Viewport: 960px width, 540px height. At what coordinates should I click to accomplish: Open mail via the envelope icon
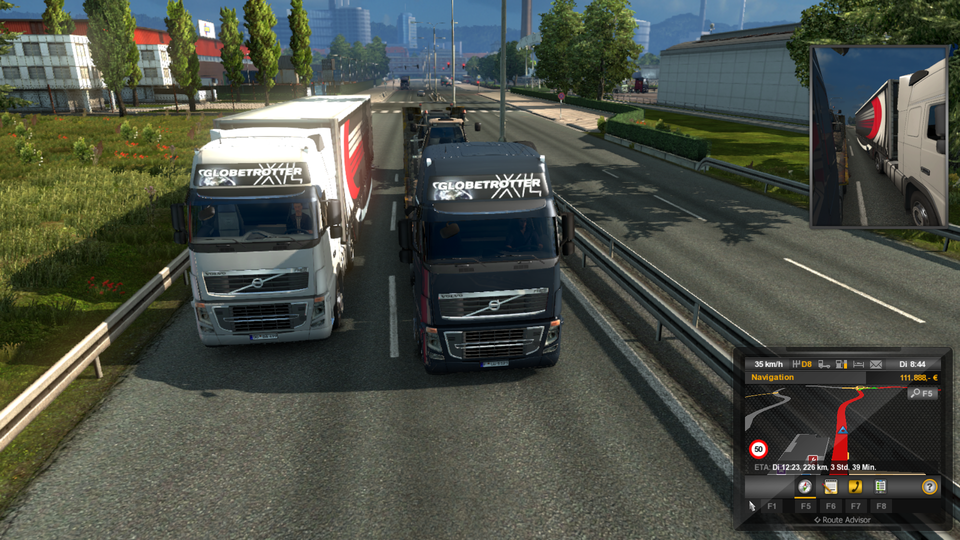point(876,364)
